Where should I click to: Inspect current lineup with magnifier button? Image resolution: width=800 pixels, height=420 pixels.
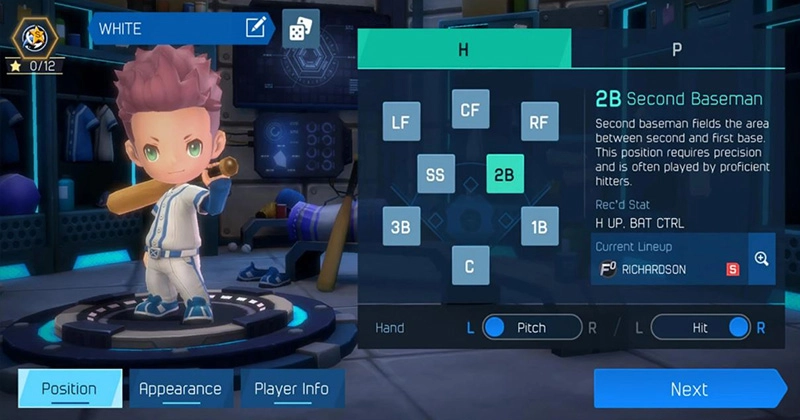(761, 259)
